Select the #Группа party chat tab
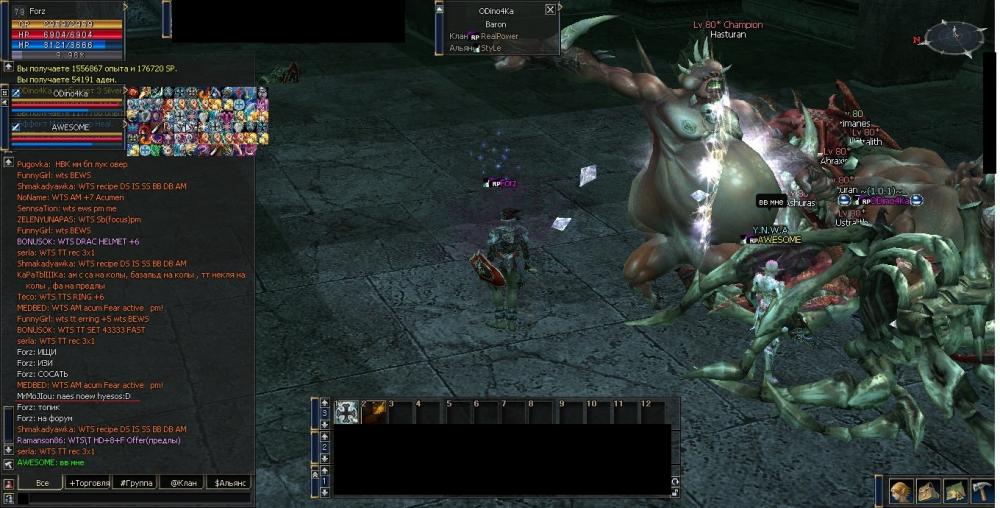Image resolution: width=1000 pixels, height=508 pixels. (135, 483)
